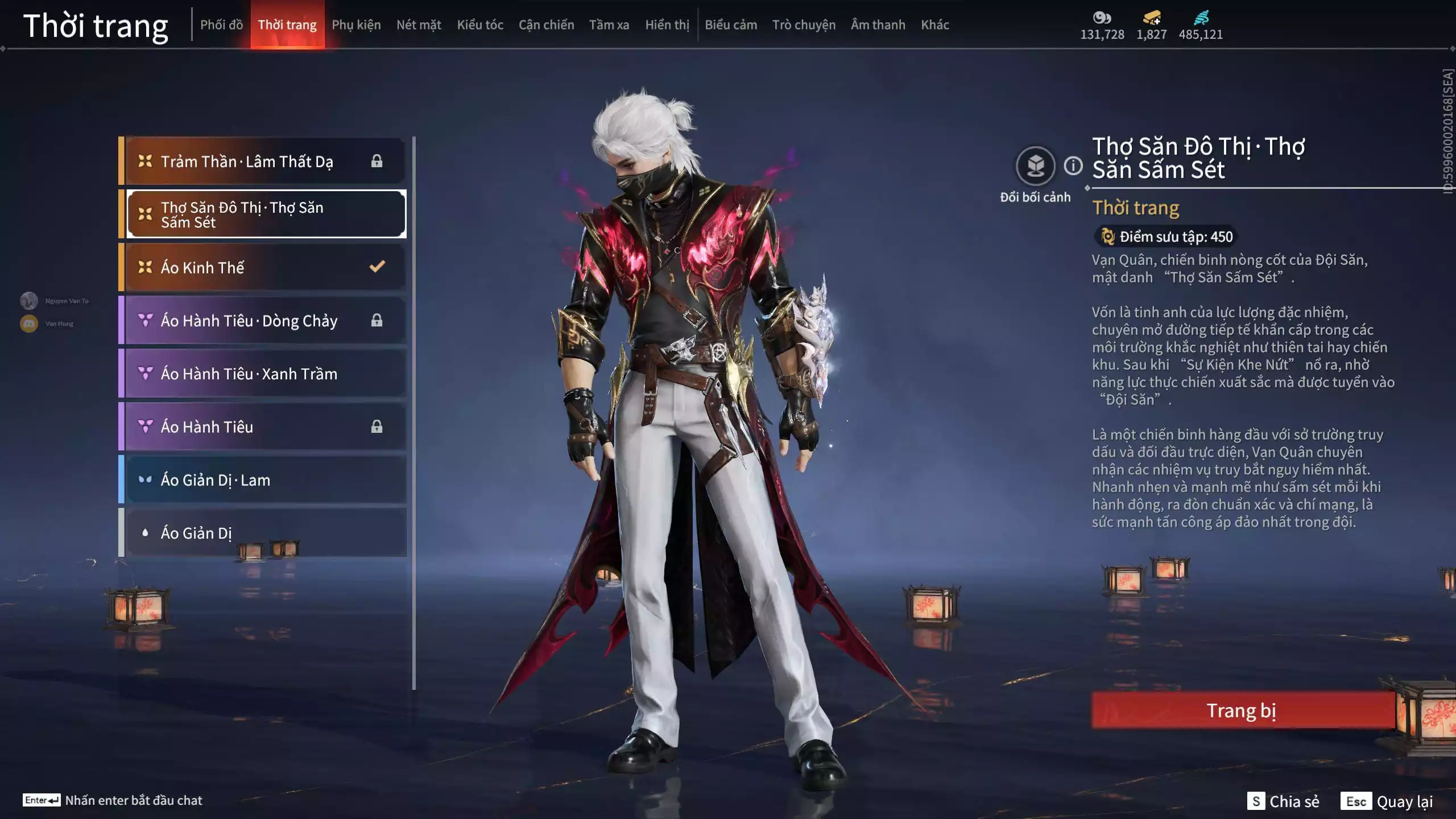
Task: Click the Đổi bối cảnh scene button
Action: click(x=1035, y=167)
